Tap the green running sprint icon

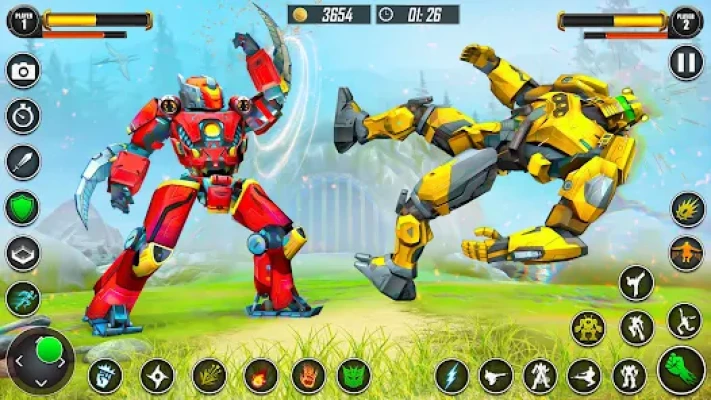click(22, 298)
